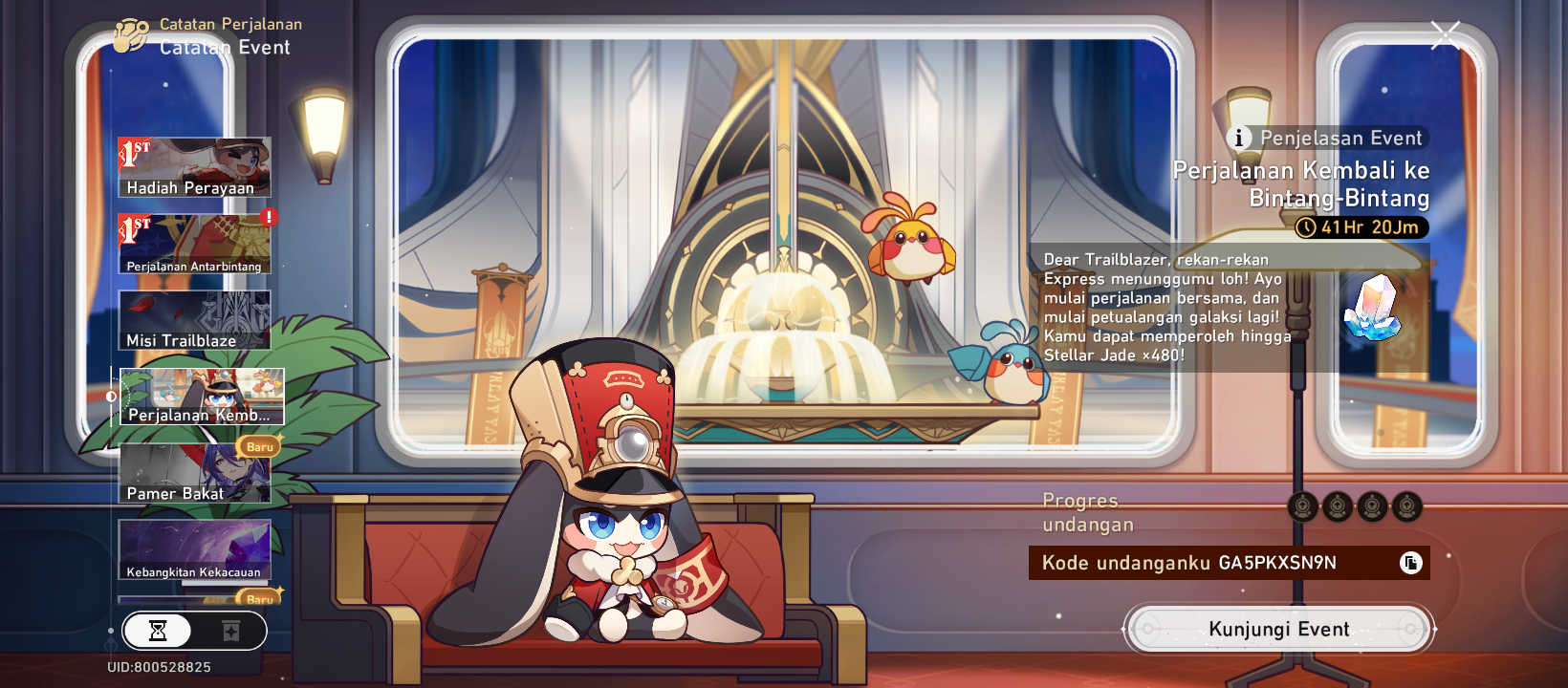Select the Kebangkitan Kekacauan event tab
Viewport: 1568px width, 688px height.
click(x=194, y=549)
